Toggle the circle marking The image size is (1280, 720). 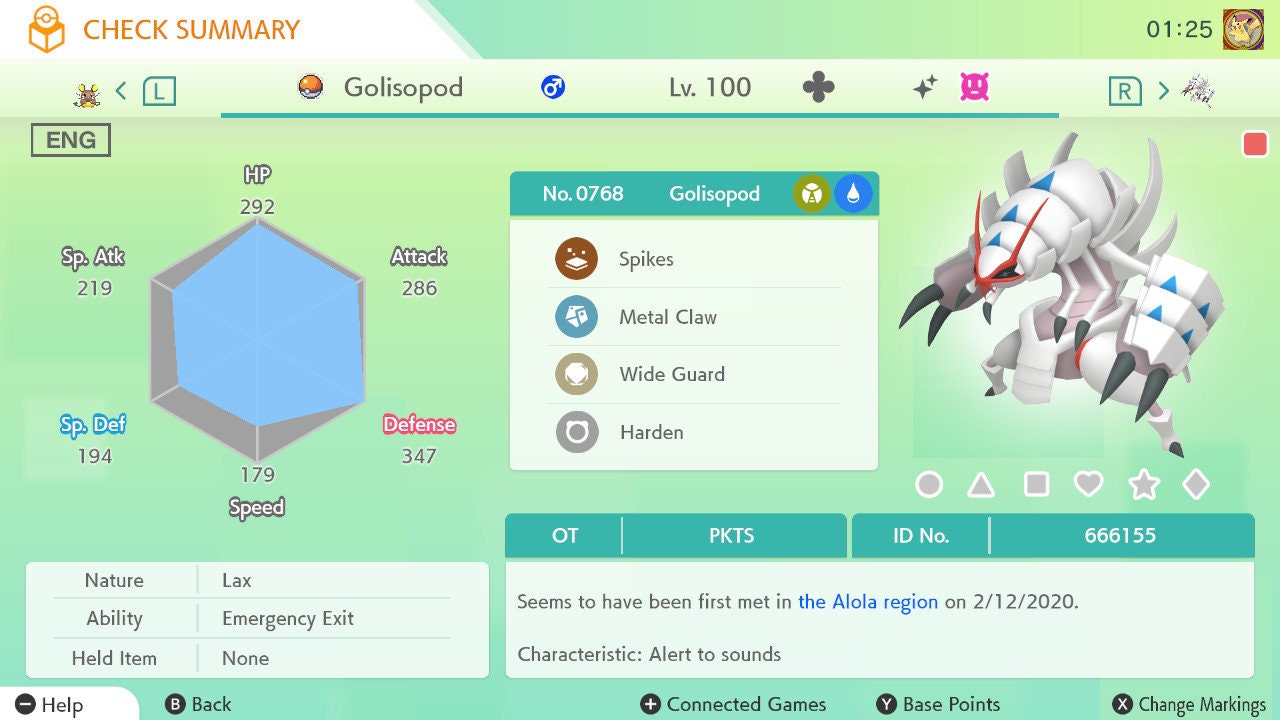929,485
